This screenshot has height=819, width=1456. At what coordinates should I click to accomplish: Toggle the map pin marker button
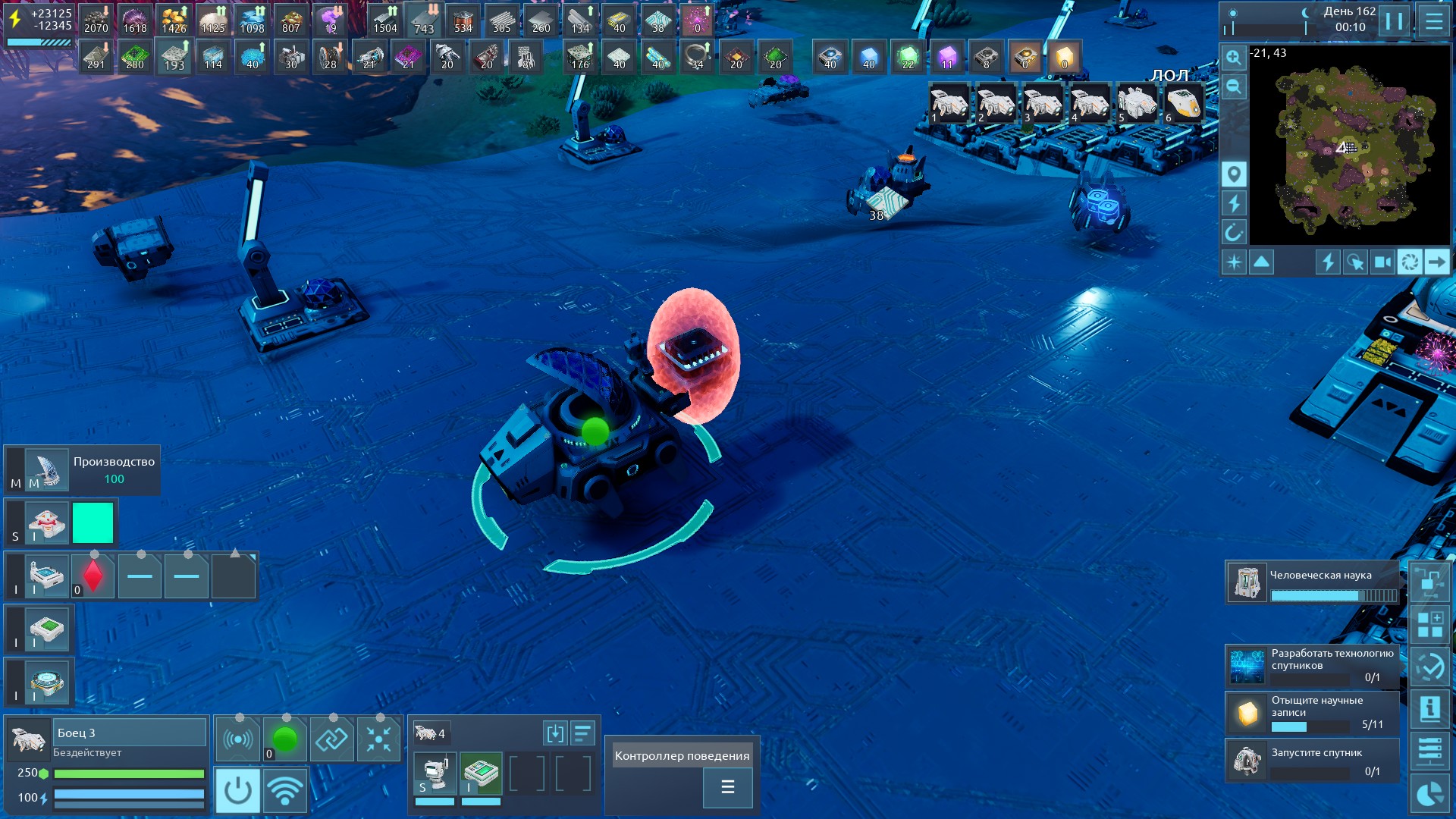coord(1234,174)
